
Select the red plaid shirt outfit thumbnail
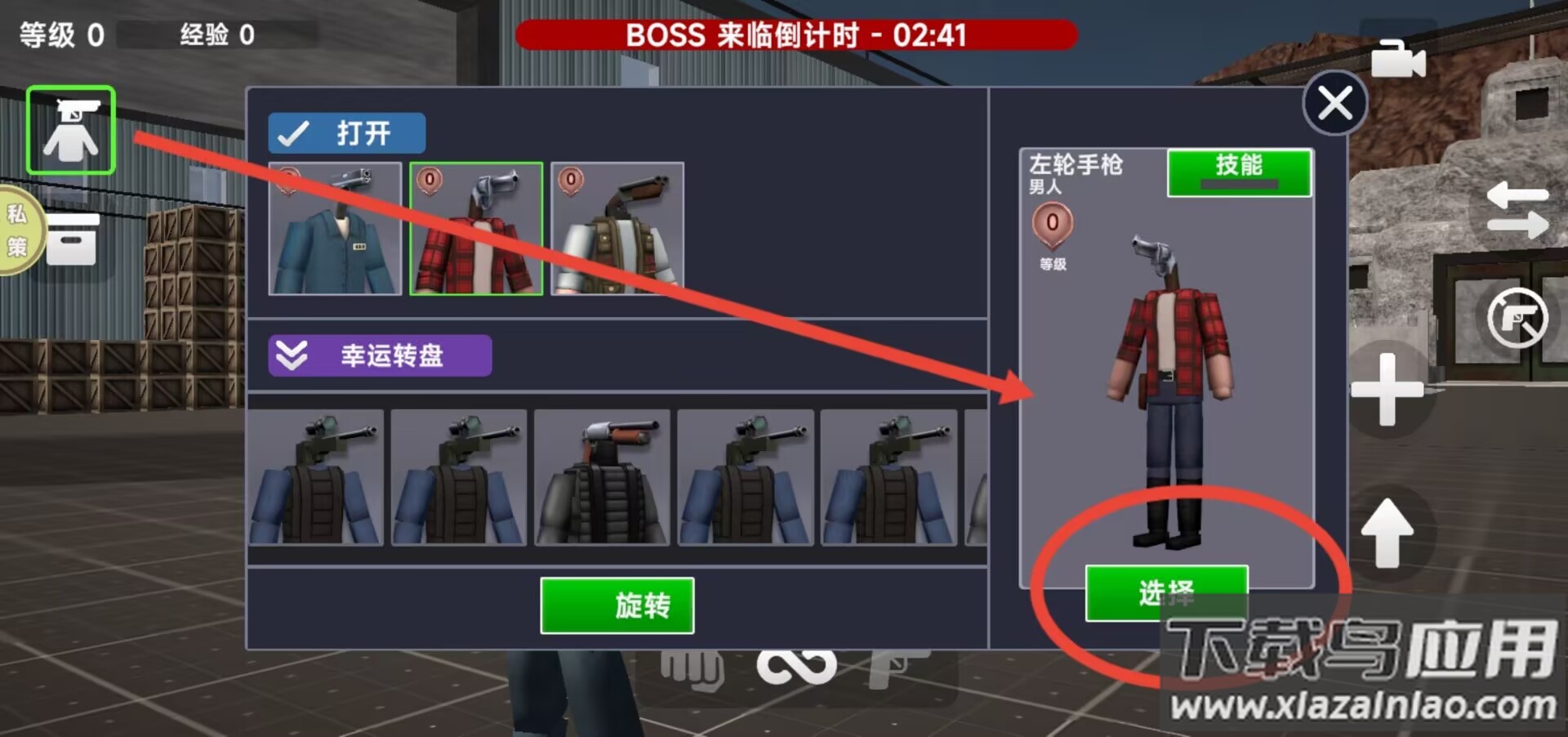click(476, 230)
